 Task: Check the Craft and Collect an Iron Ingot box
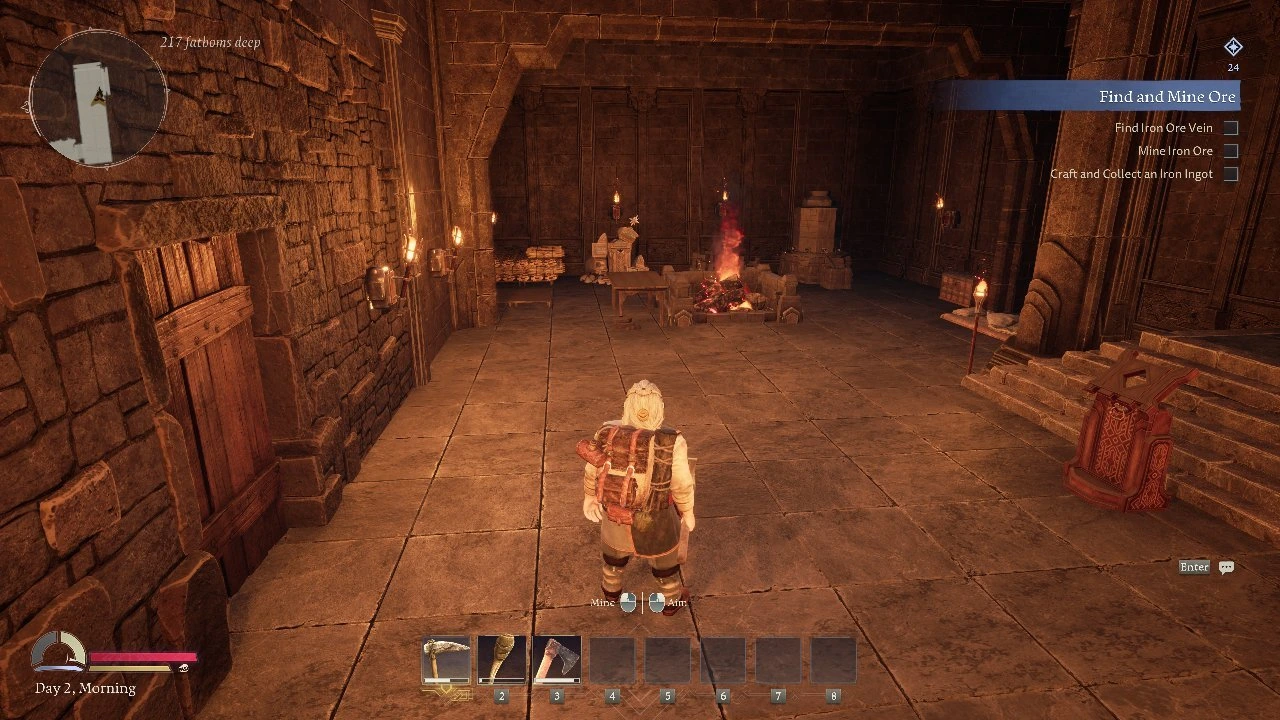(x=1230, y=173)
